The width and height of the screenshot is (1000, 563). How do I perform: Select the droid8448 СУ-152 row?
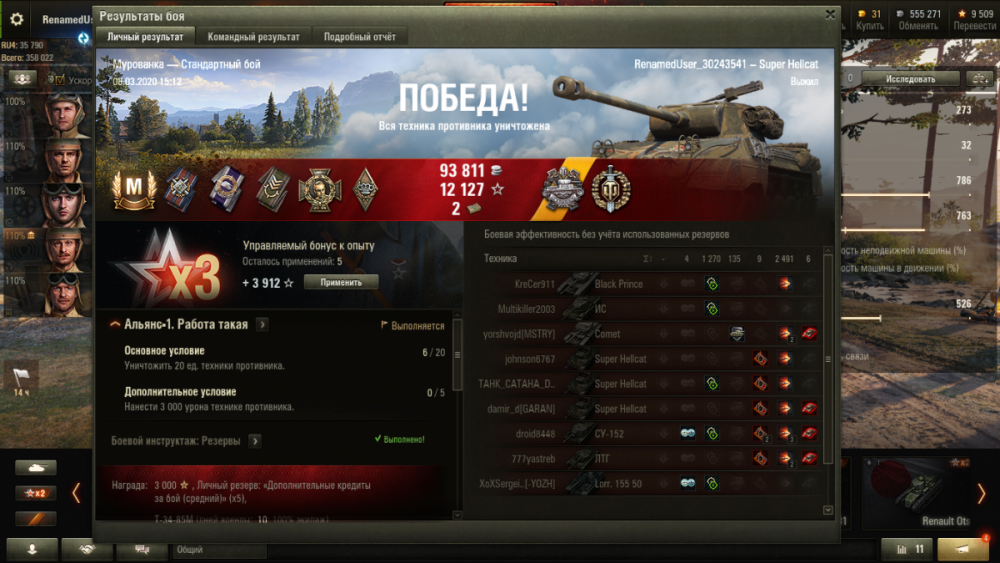(650, 434)
